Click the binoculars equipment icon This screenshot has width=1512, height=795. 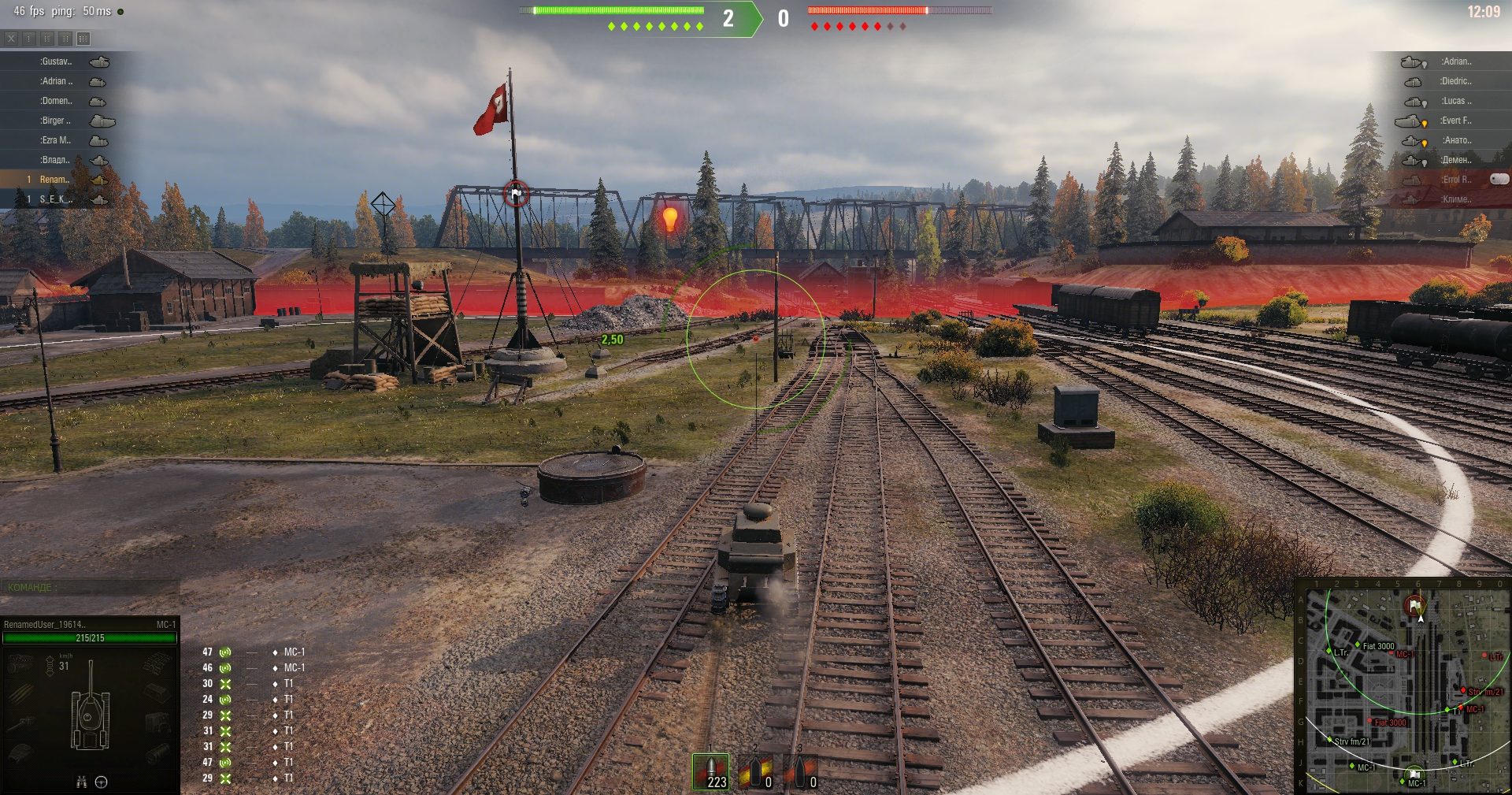click(x=81, y=782)
